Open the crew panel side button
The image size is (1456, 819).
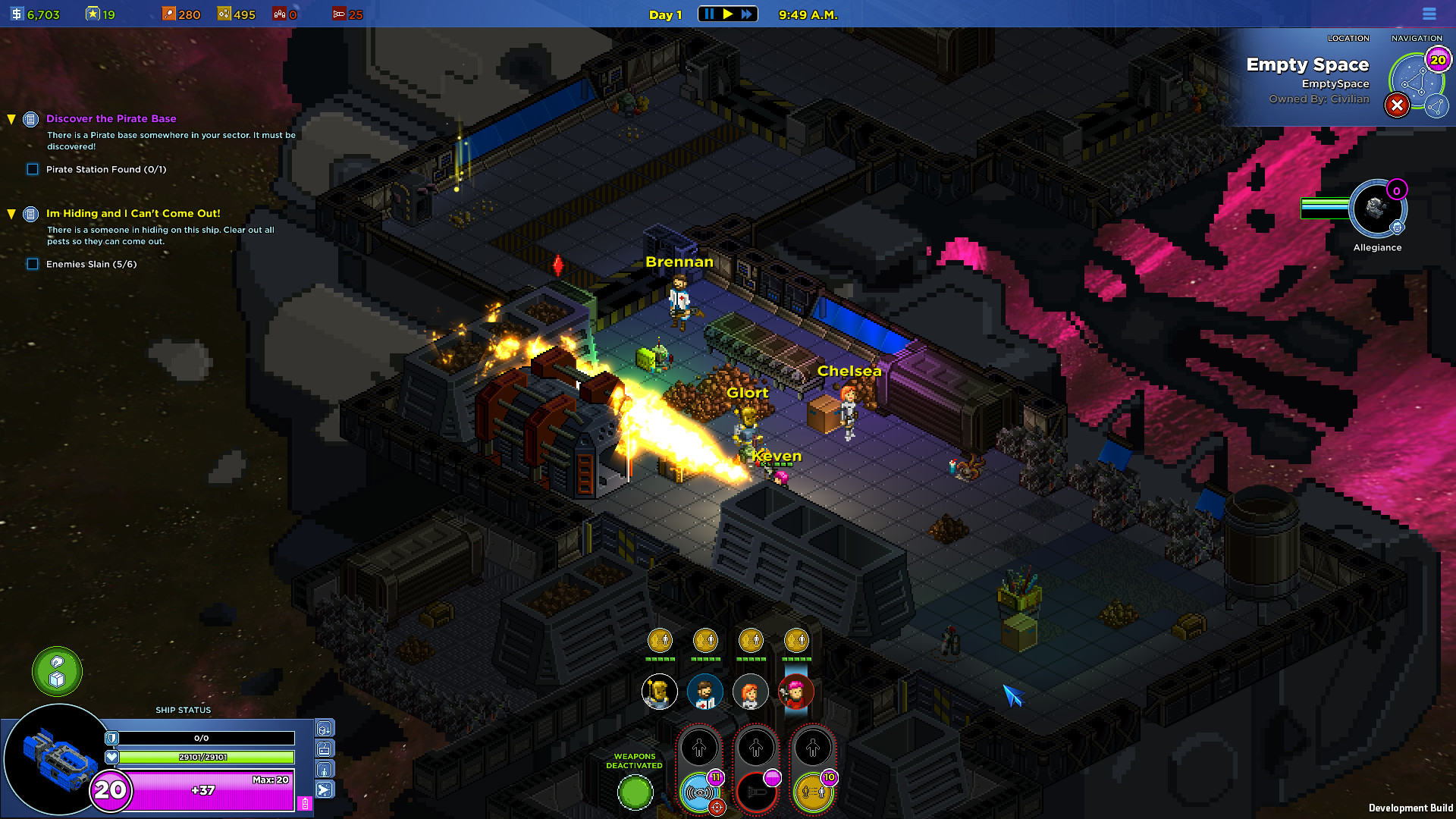[x=325, y=770]
